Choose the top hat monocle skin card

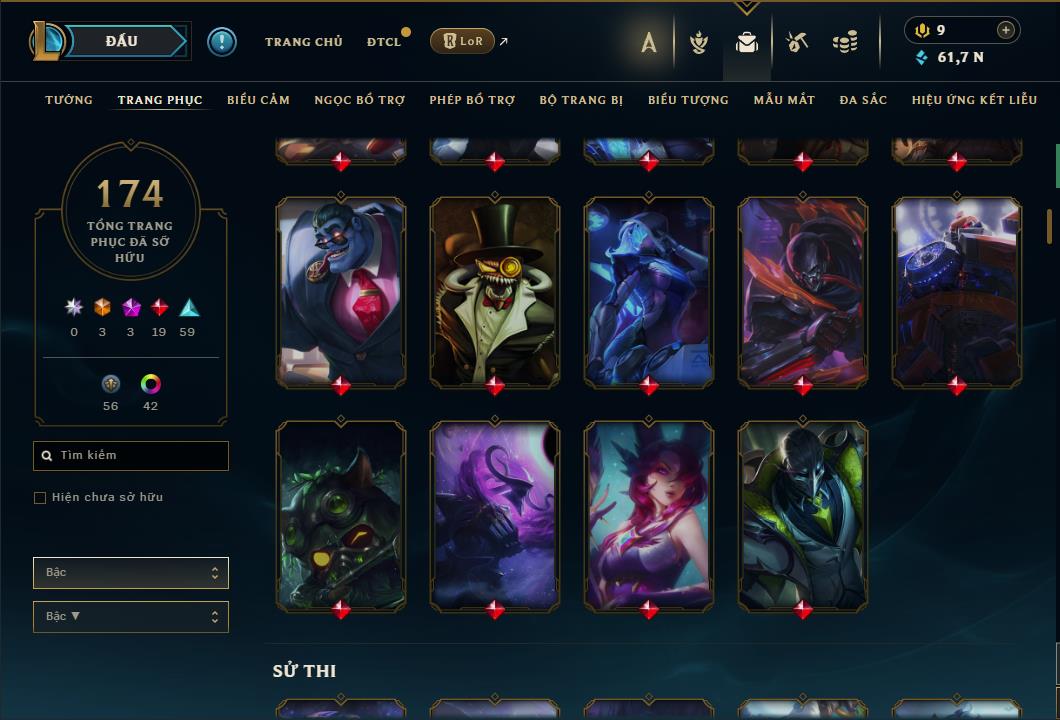[x=495, y=290]
